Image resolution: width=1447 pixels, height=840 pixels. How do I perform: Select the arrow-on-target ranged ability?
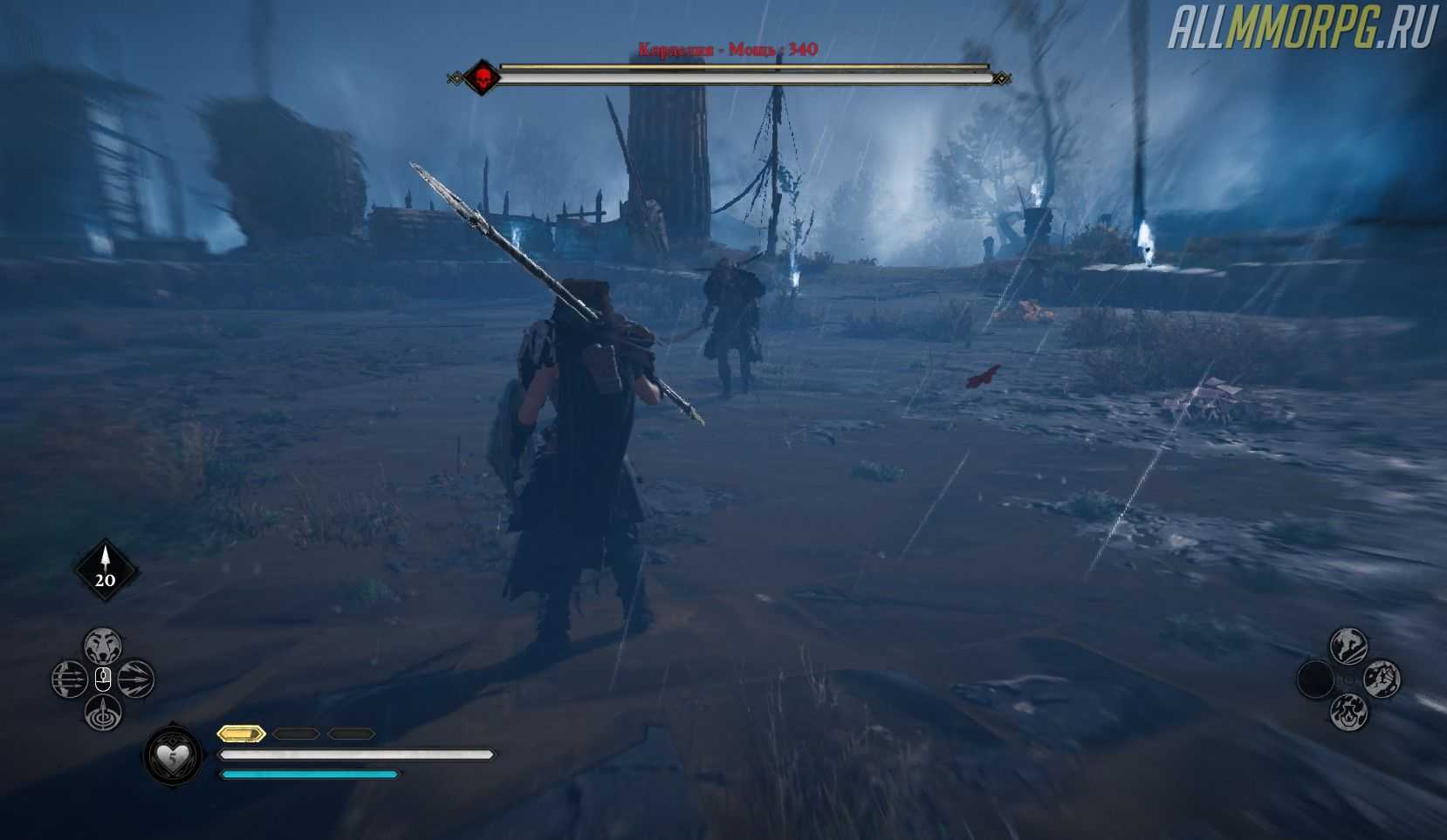pyautogui.click(x=103, y=713)
